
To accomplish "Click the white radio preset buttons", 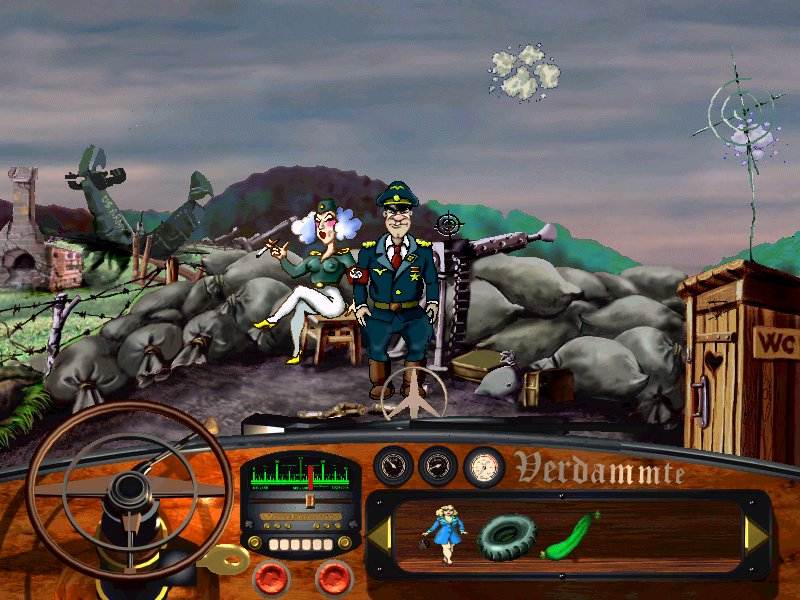I will click(x=300, y=543).
